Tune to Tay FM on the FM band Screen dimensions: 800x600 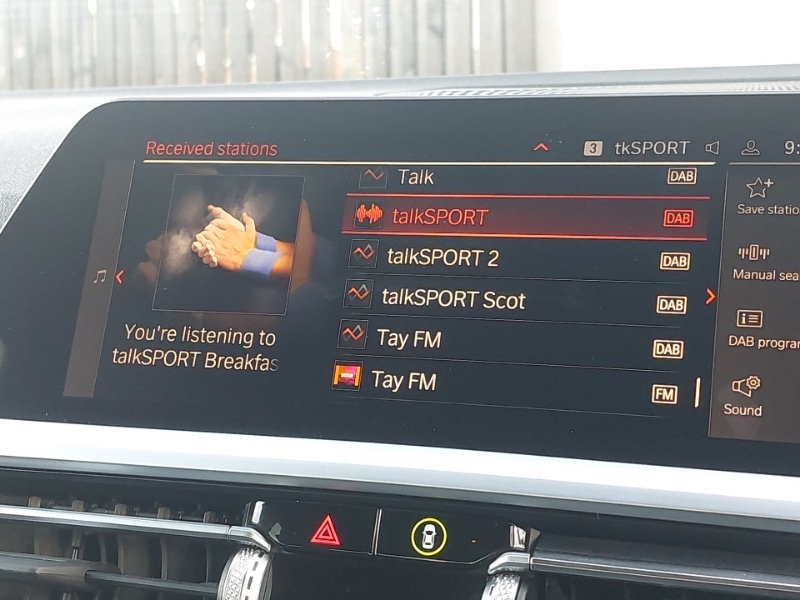(505, 382)
